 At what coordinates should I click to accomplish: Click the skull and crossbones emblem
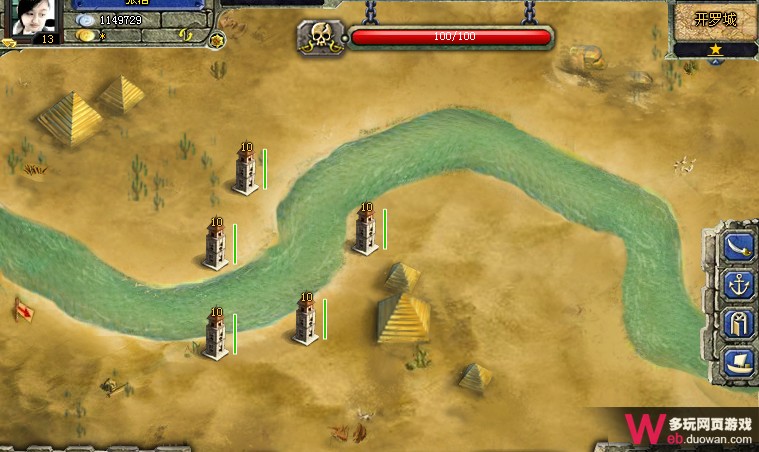319,39
